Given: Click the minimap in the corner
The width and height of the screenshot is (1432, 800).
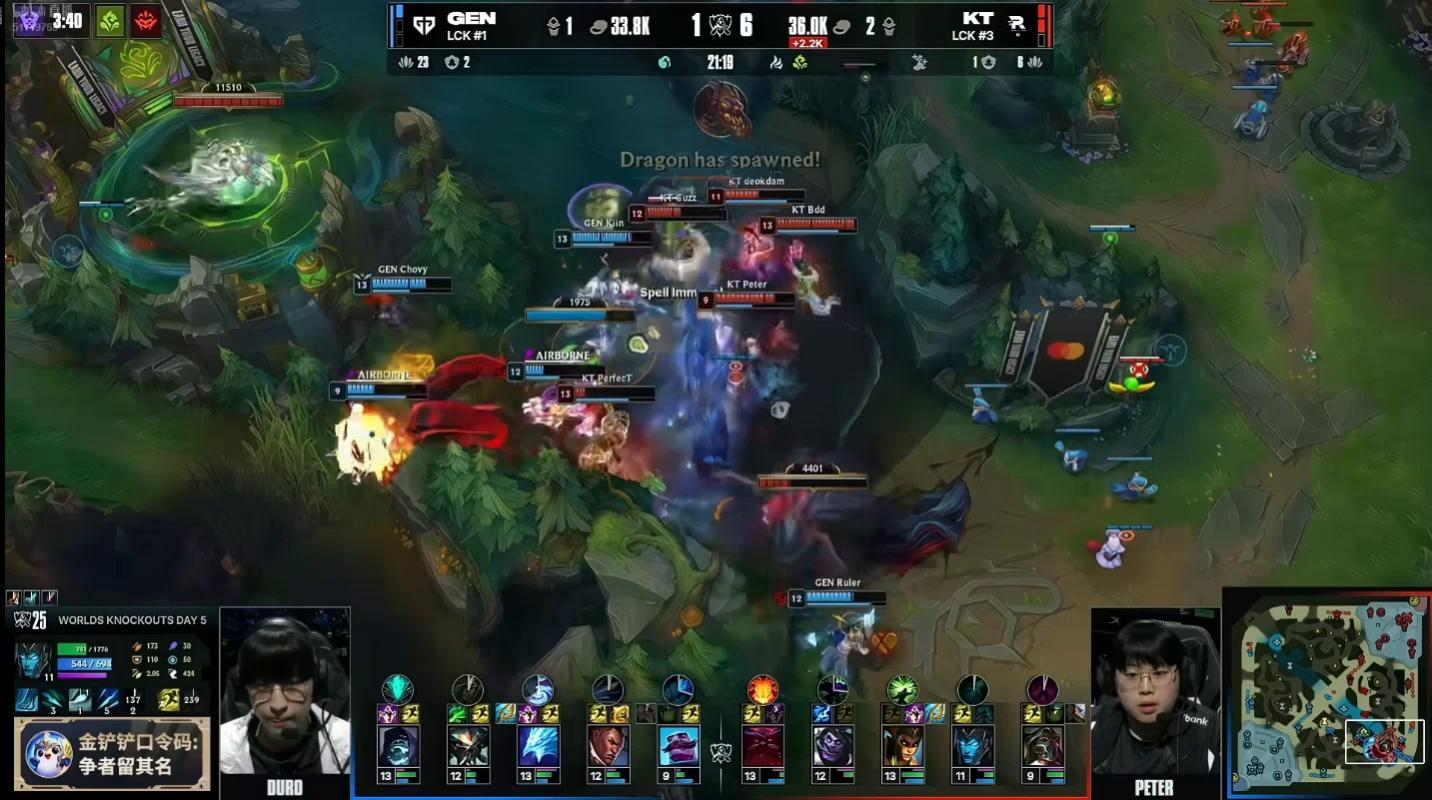Looking at the screenshot, I should pos(1325,691).
